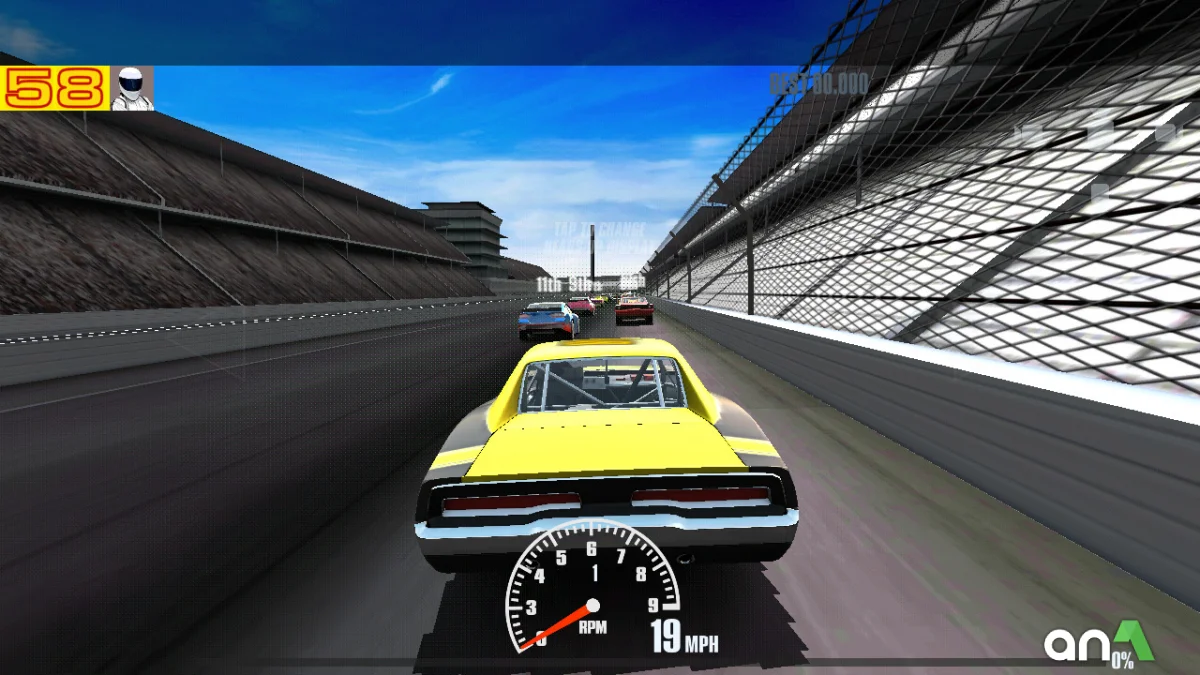Click the green 'an' watermark logo
The height and width of the screenshot is (675, 1200).
(x=1098, y=643)
